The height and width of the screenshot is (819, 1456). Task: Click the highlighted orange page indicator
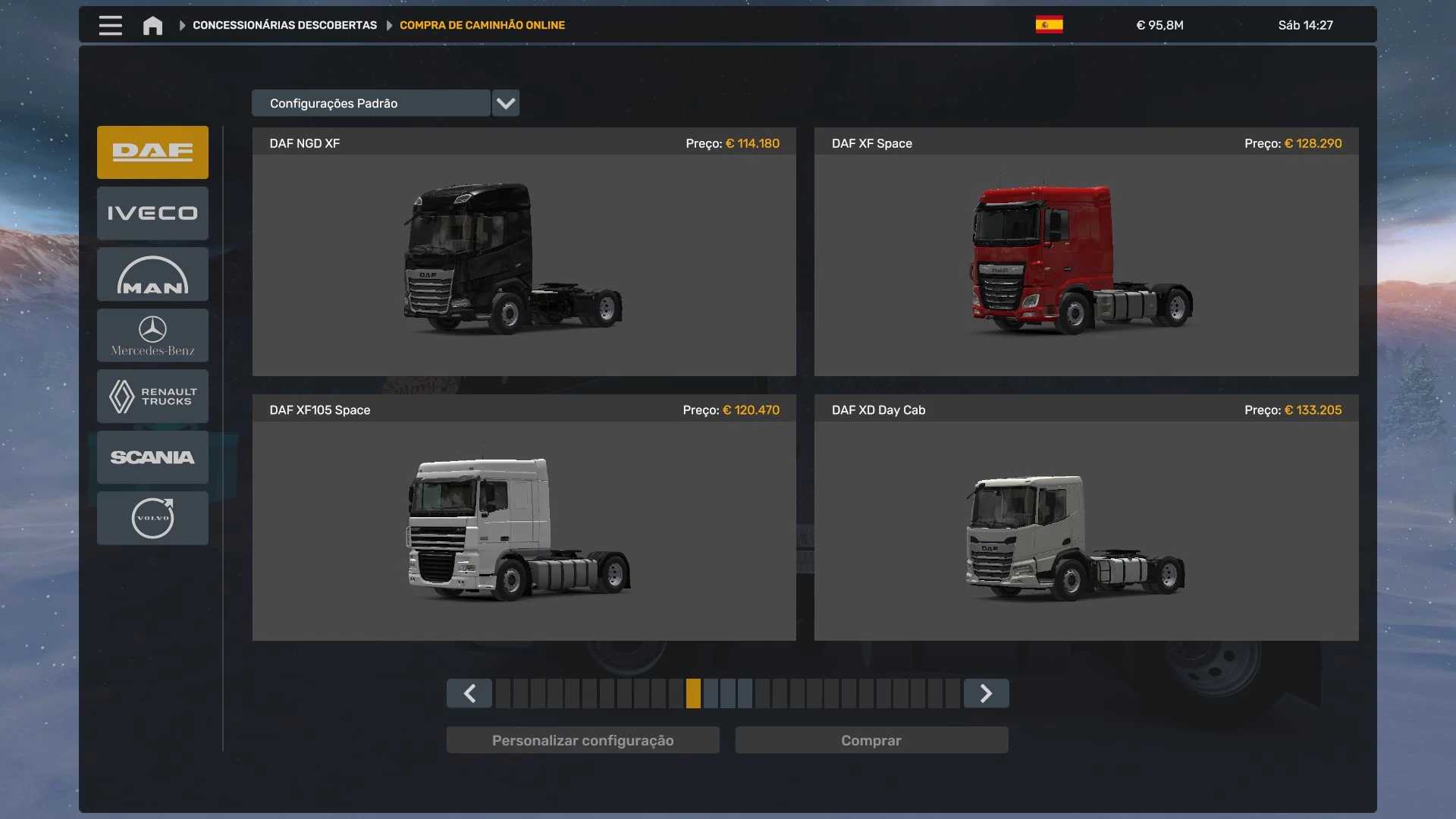coord(693,693)
